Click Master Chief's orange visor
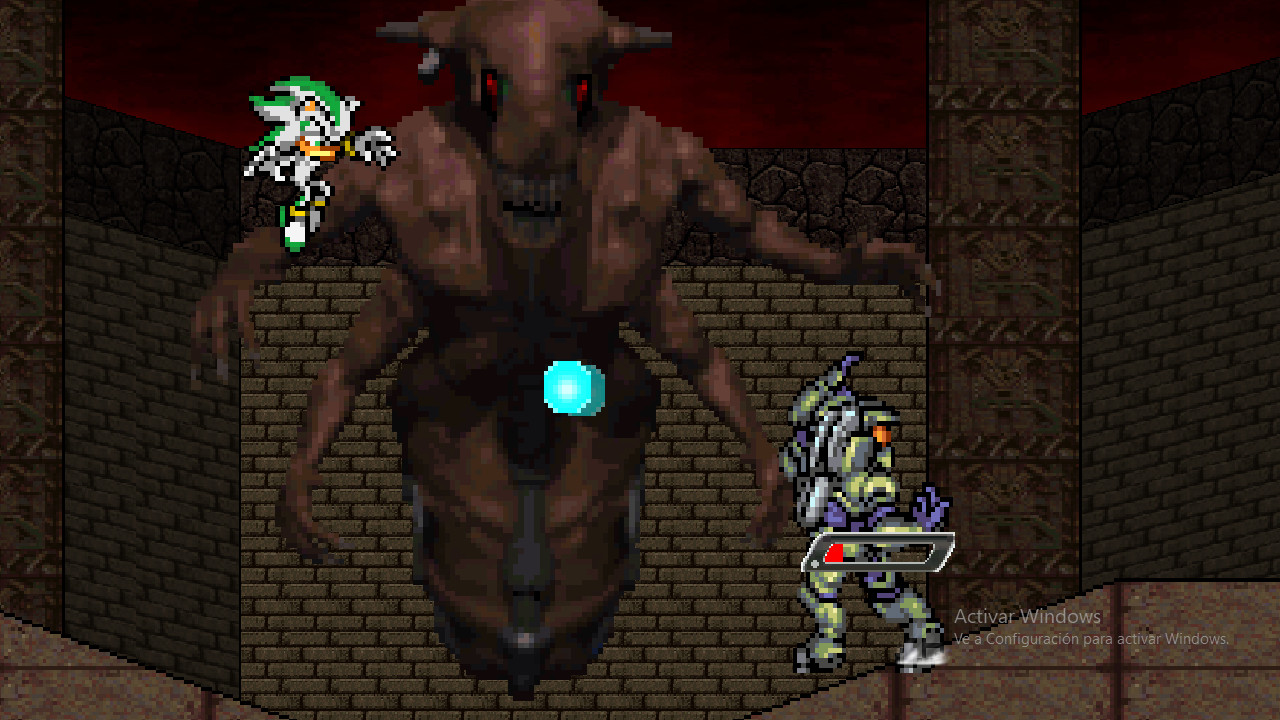This screenshot has width=1280, height=720. tap(881, 434)
